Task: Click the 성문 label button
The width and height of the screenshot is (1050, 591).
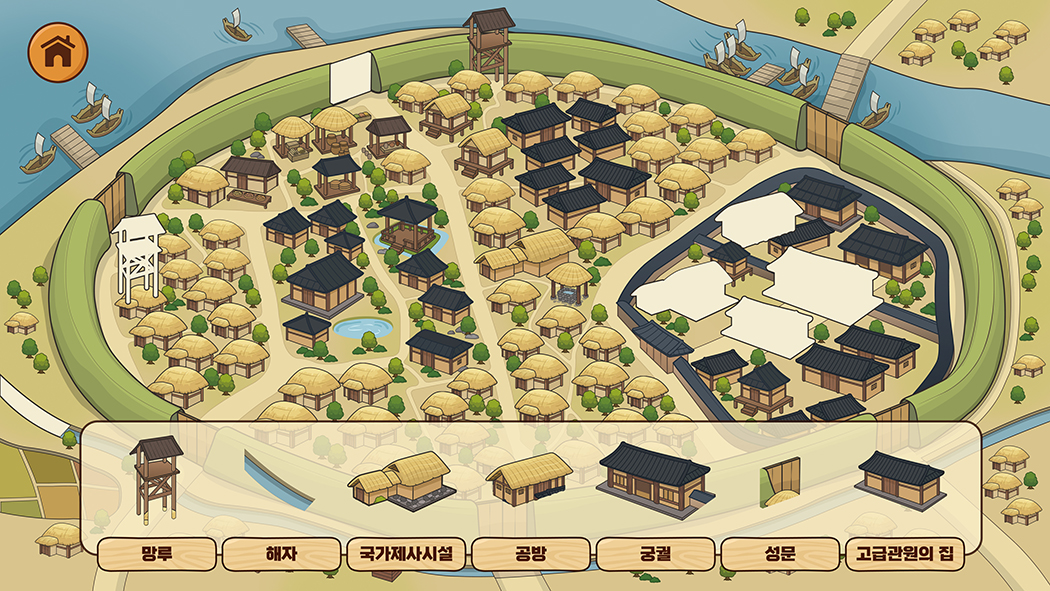Action: point(779,553)
